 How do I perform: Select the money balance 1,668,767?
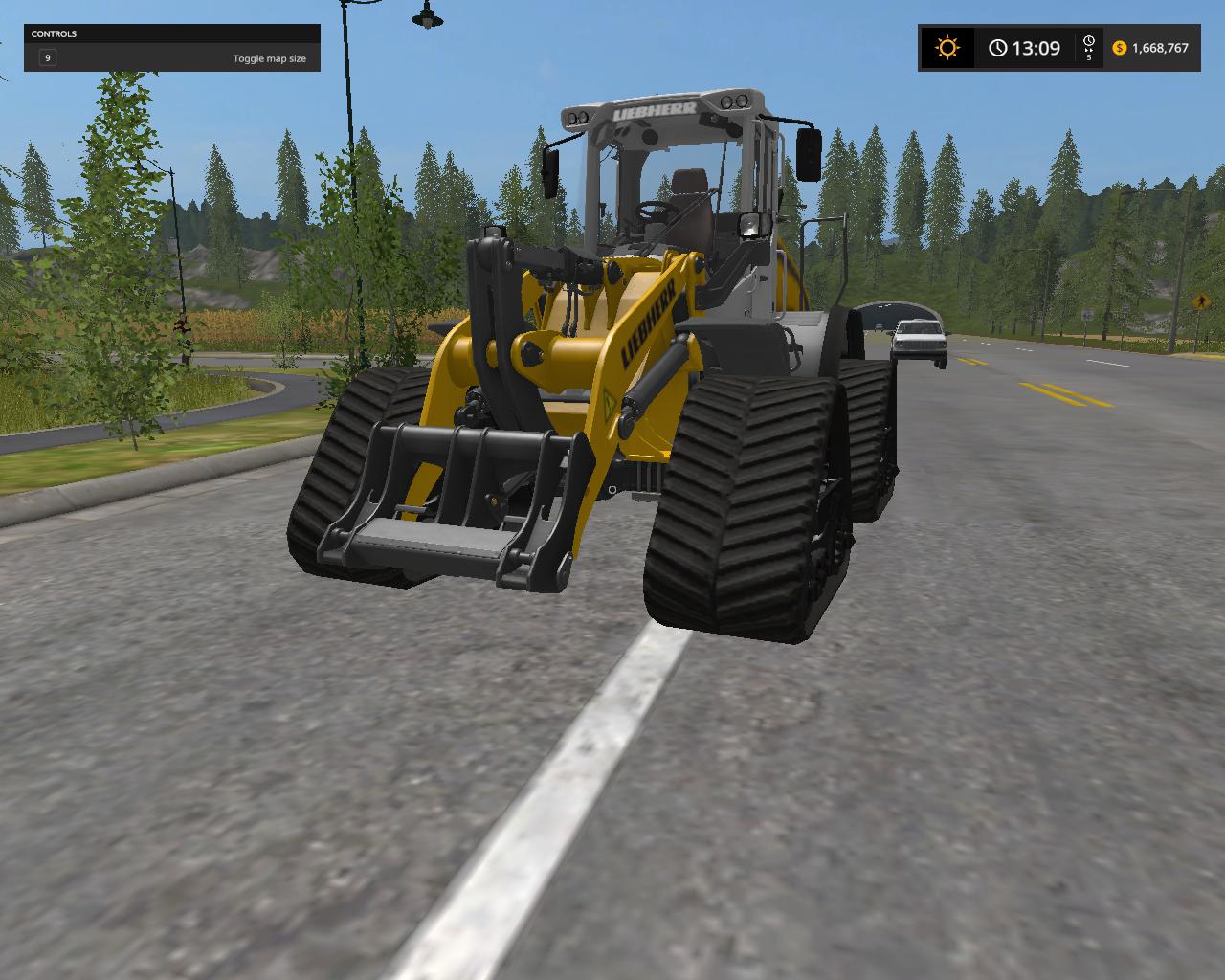[x=1160, y=47]
